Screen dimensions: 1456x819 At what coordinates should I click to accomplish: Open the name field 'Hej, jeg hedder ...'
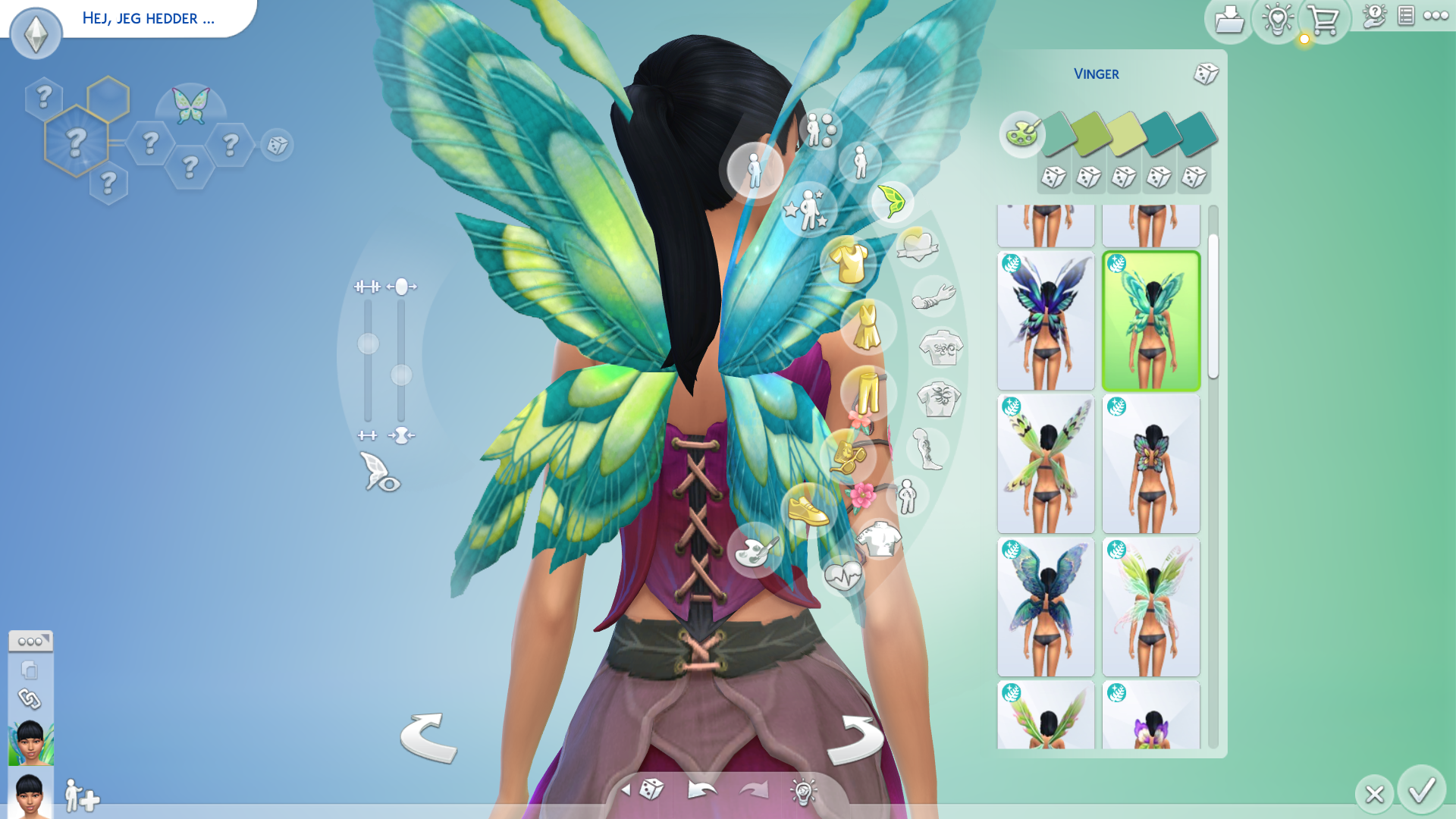point(149,18)
